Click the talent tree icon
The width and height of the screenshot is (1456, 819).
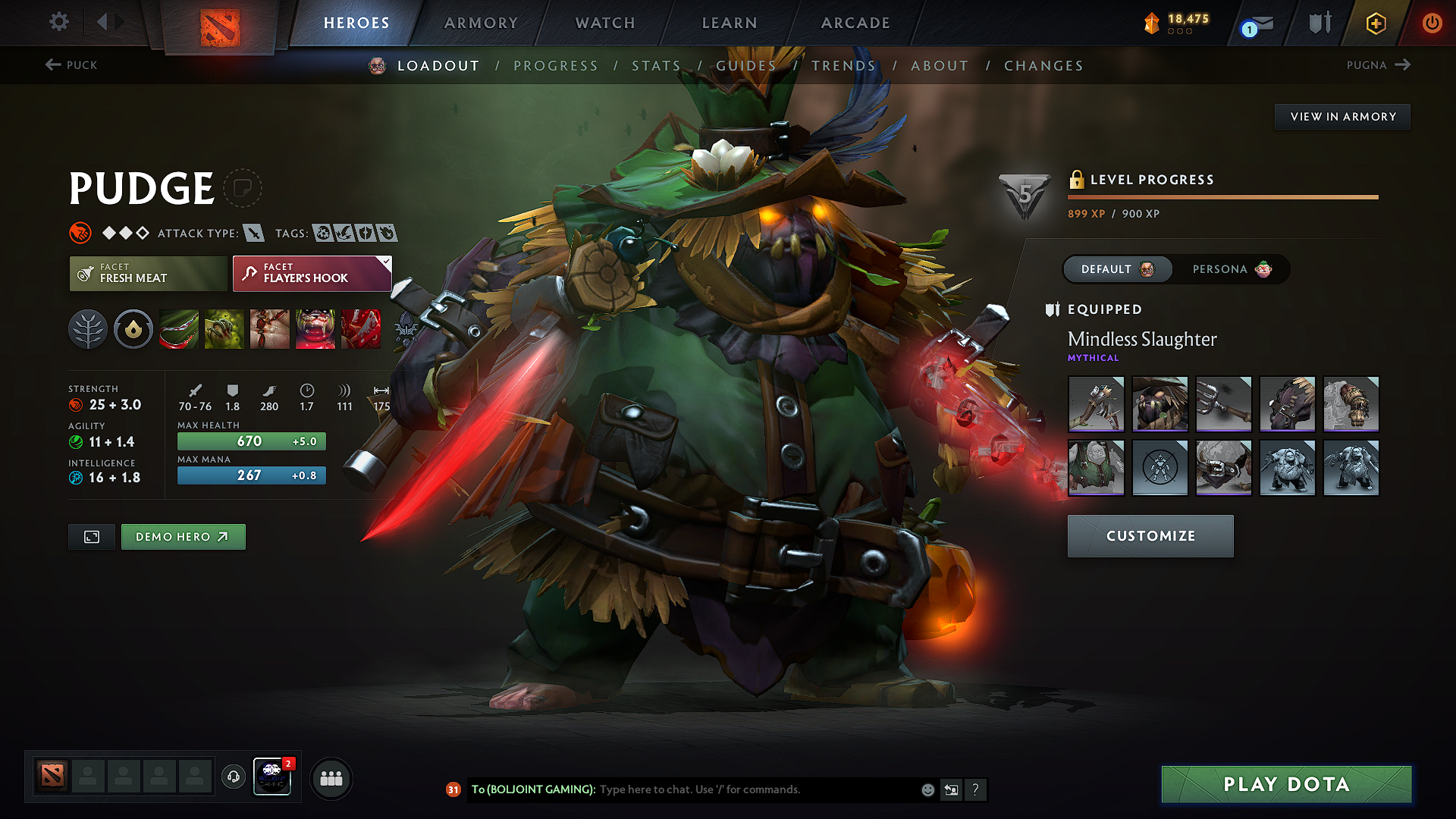click(x=88, y=329)
